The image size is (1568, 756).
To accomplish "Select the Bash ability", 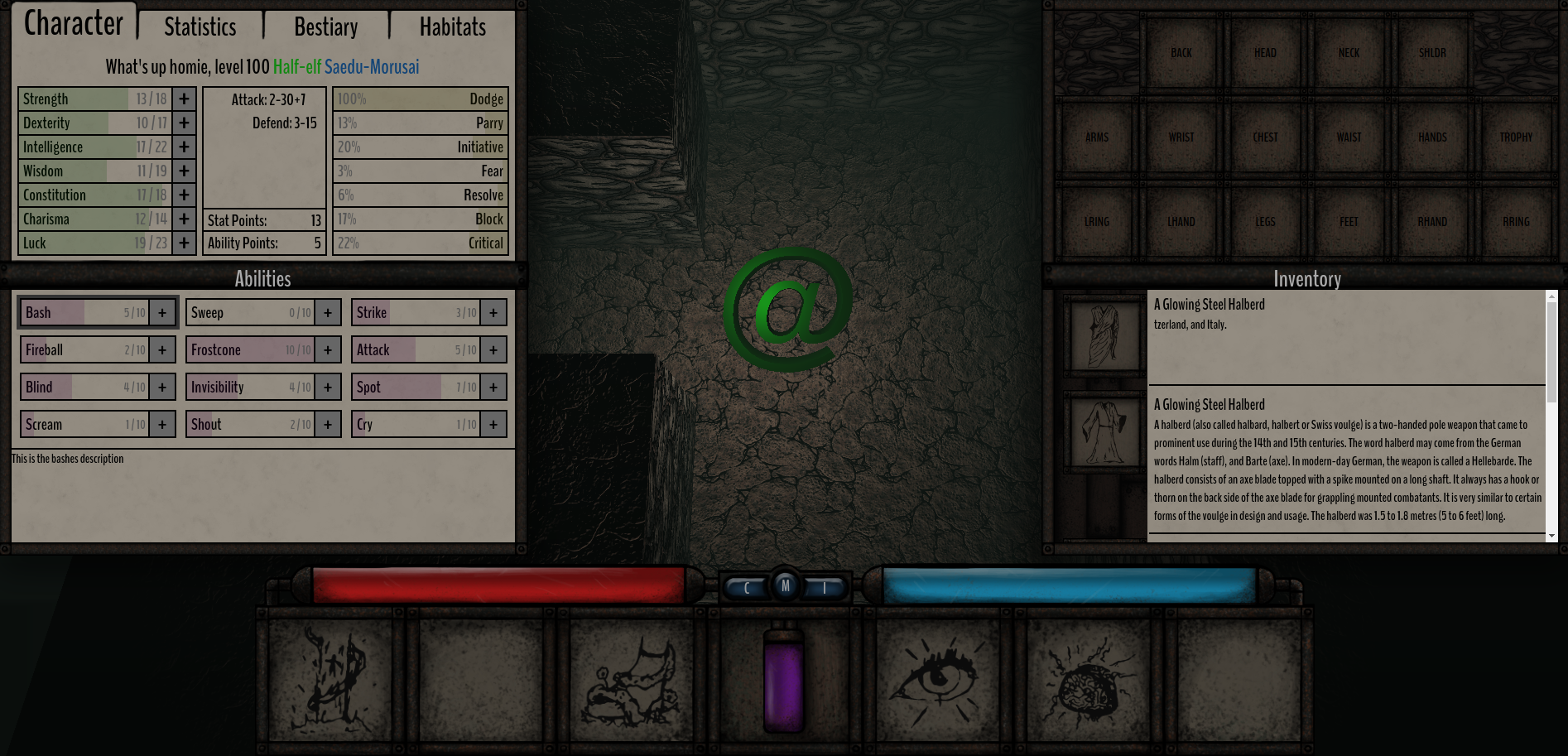I will click(87, 312).
